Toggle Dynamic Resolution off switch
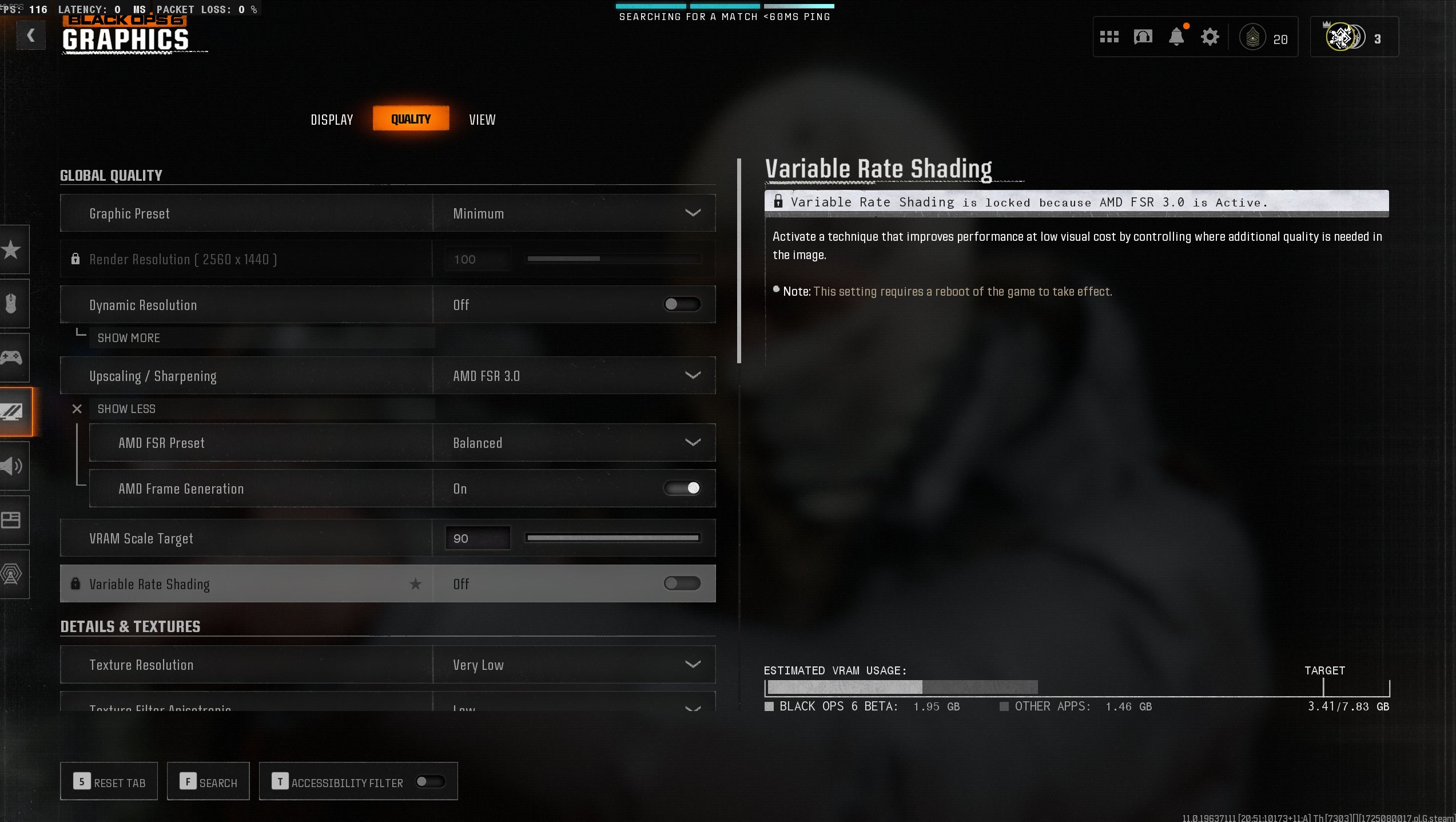This screenshot has width=1456, height=822. tap(682, 304)
